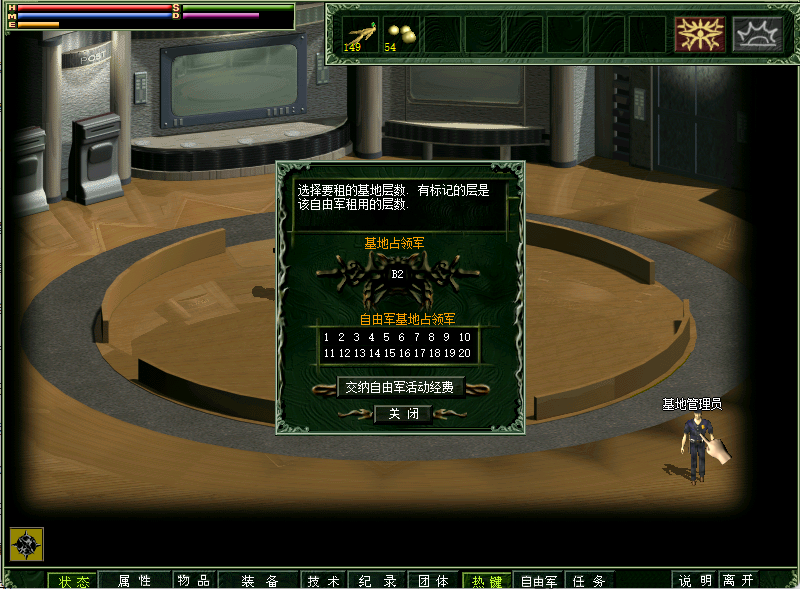
Task: Select base floor number 10
Action: pos(465,338)
